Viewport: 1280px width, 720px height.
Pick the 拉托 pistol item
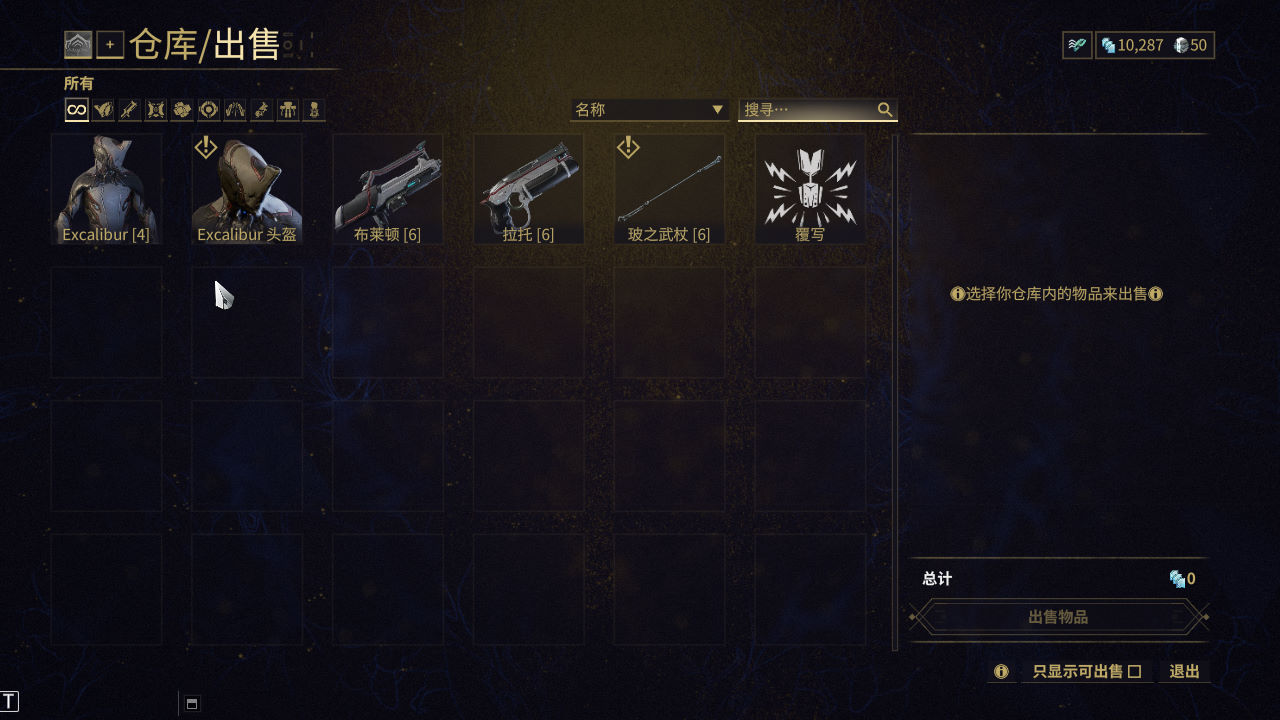click(x=528, y=189)
